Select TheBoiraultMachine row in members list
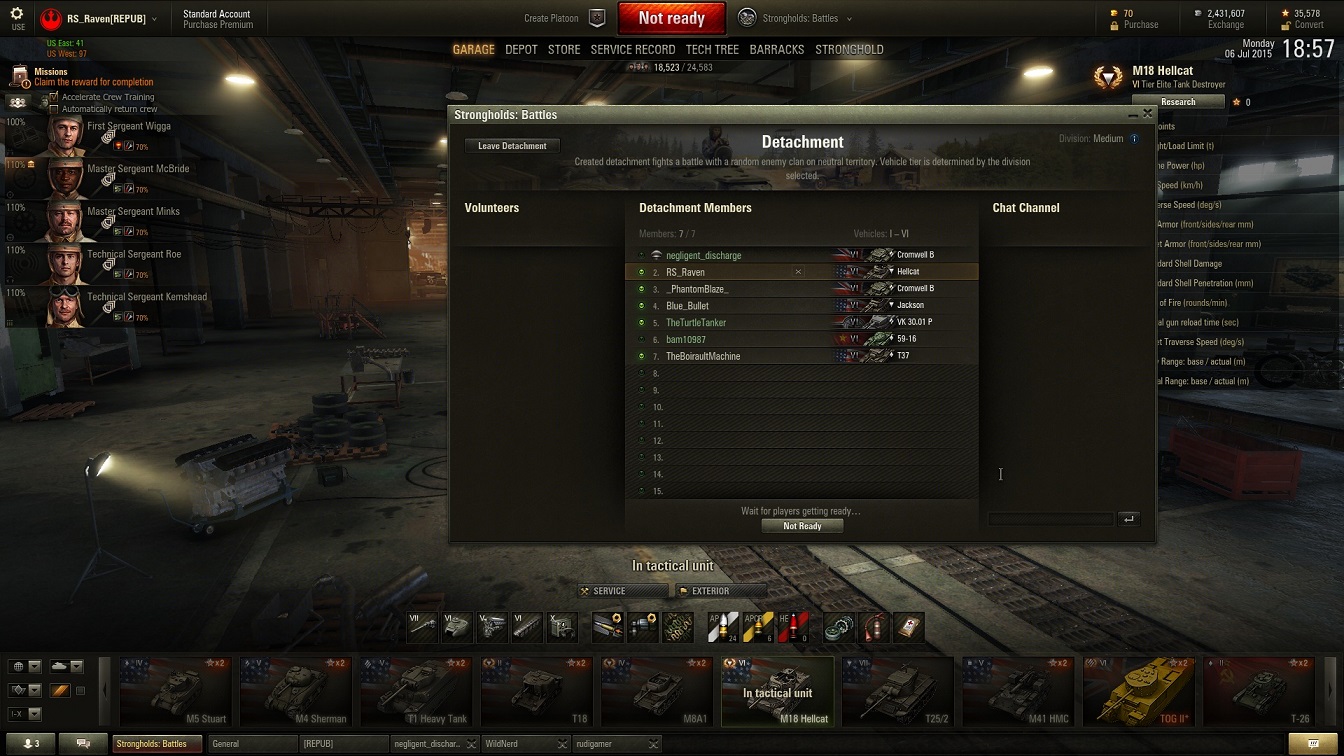1344x756 pixels. pos(703,356)
